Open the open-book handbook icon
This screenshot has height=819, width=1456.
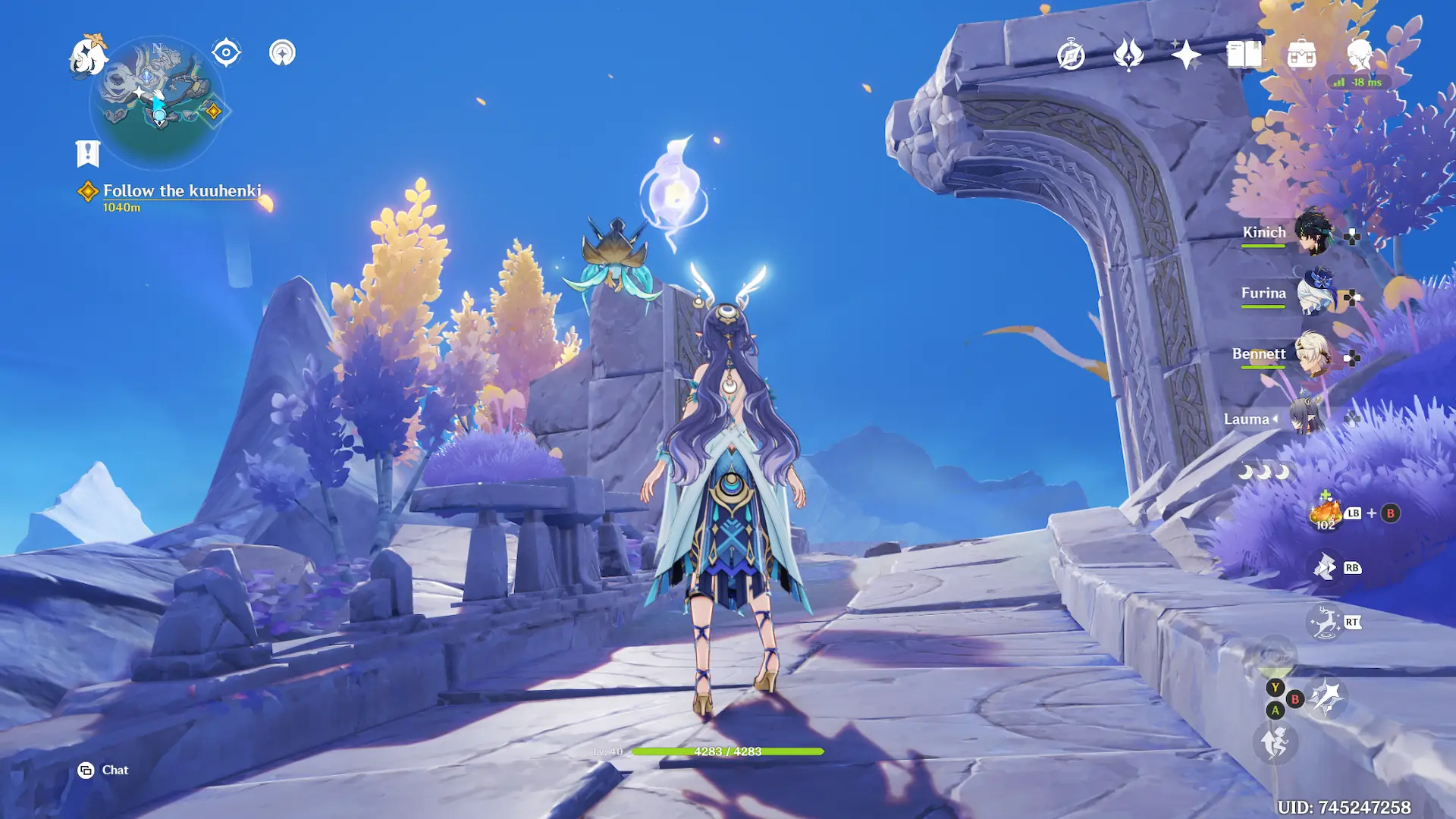pyautogui.click(x=1244, y=55)
